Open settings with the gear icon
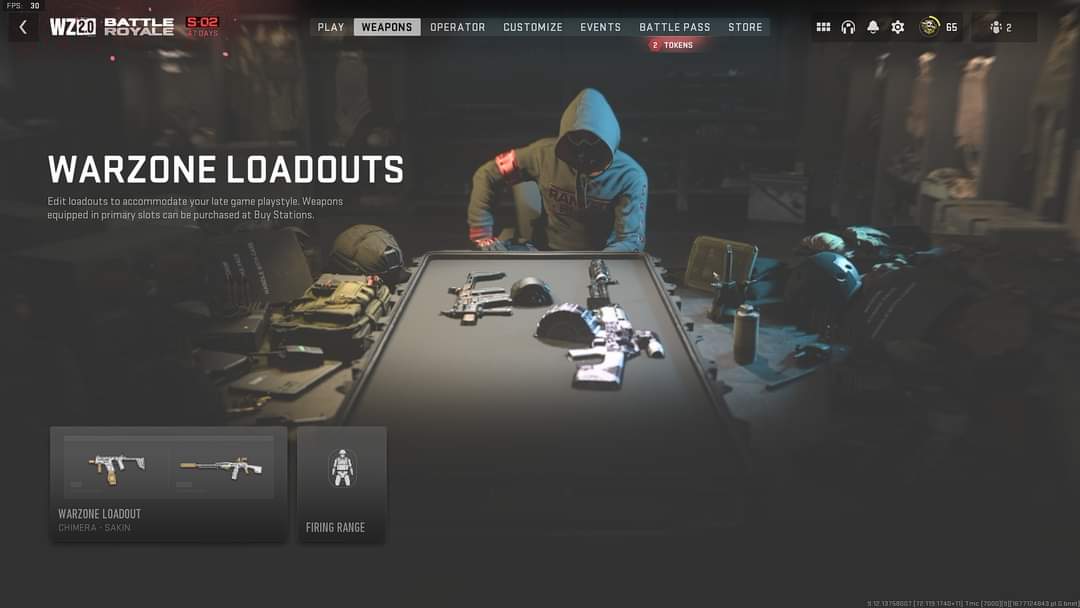Image resolution: width=1080 pixels, height=608 pixels. 898,27
